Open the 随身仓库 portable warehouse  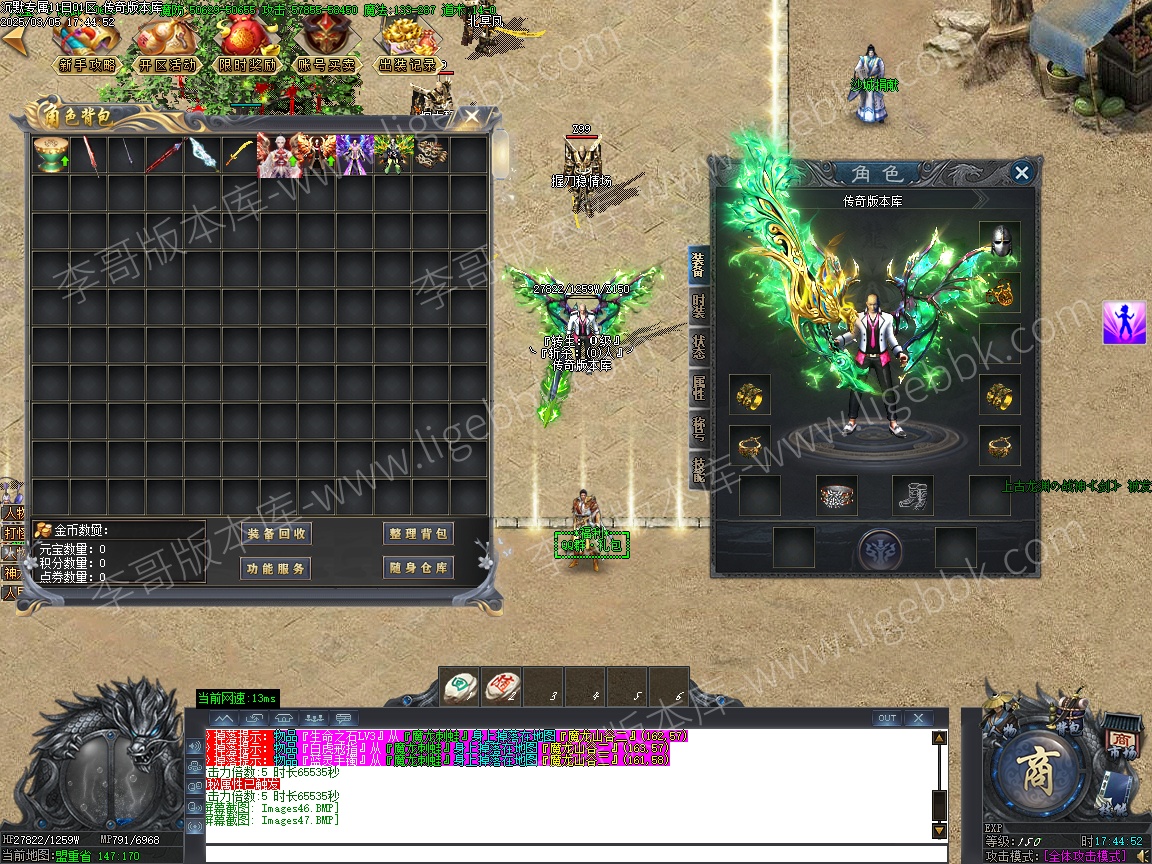418,569
